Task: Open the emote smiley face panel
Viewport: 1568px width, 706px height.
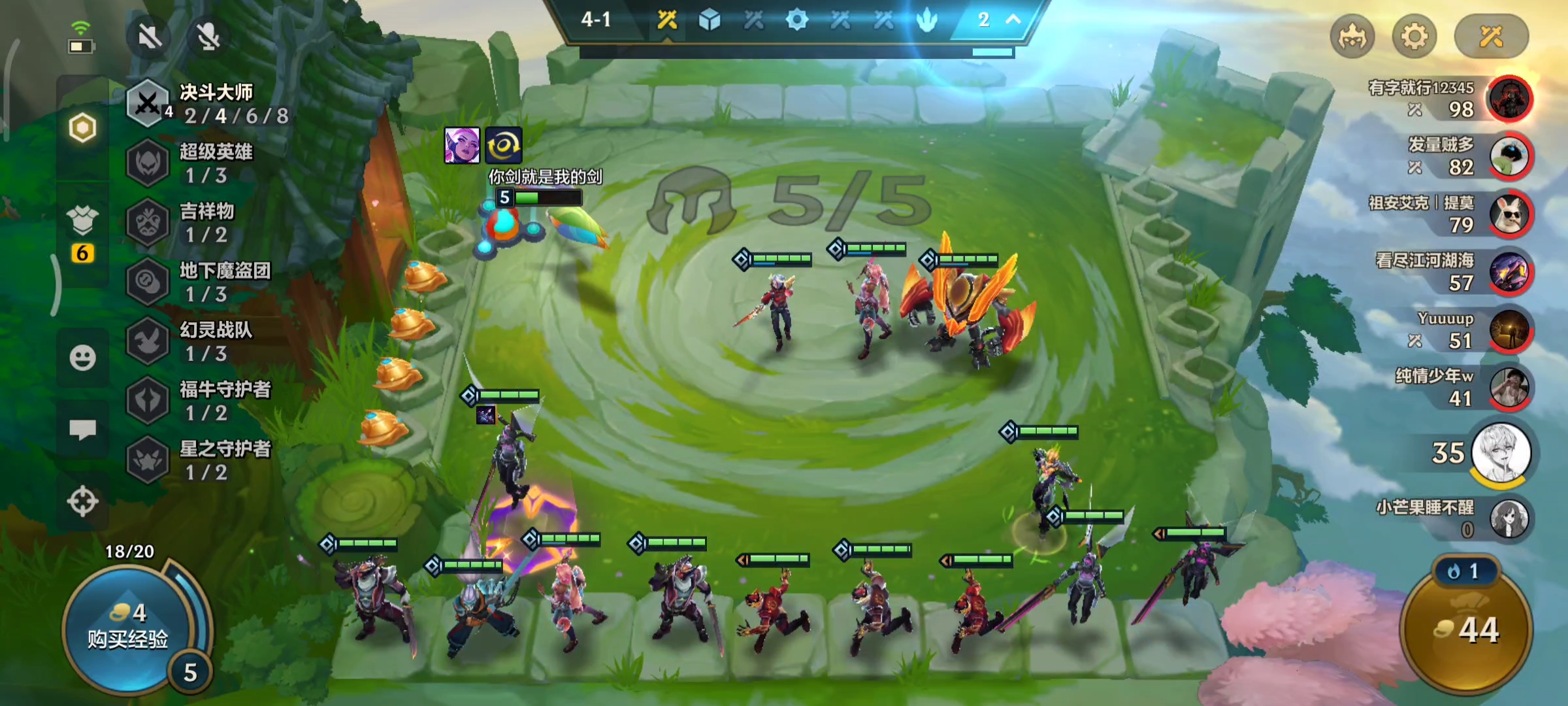Action: (x=82, y=358)
